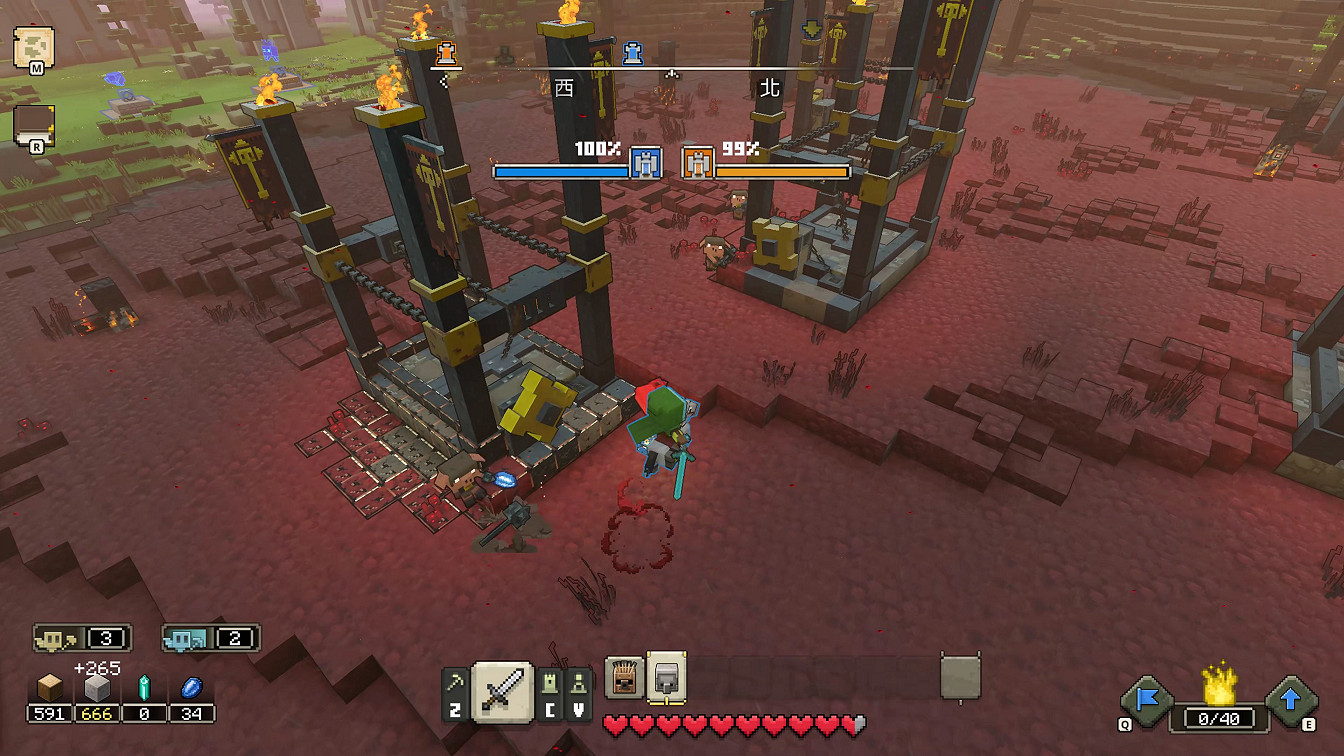Choose the pawn-shaped toolbar slot
The height and width of the screenshot is (756, 1344).
point(578,692)
